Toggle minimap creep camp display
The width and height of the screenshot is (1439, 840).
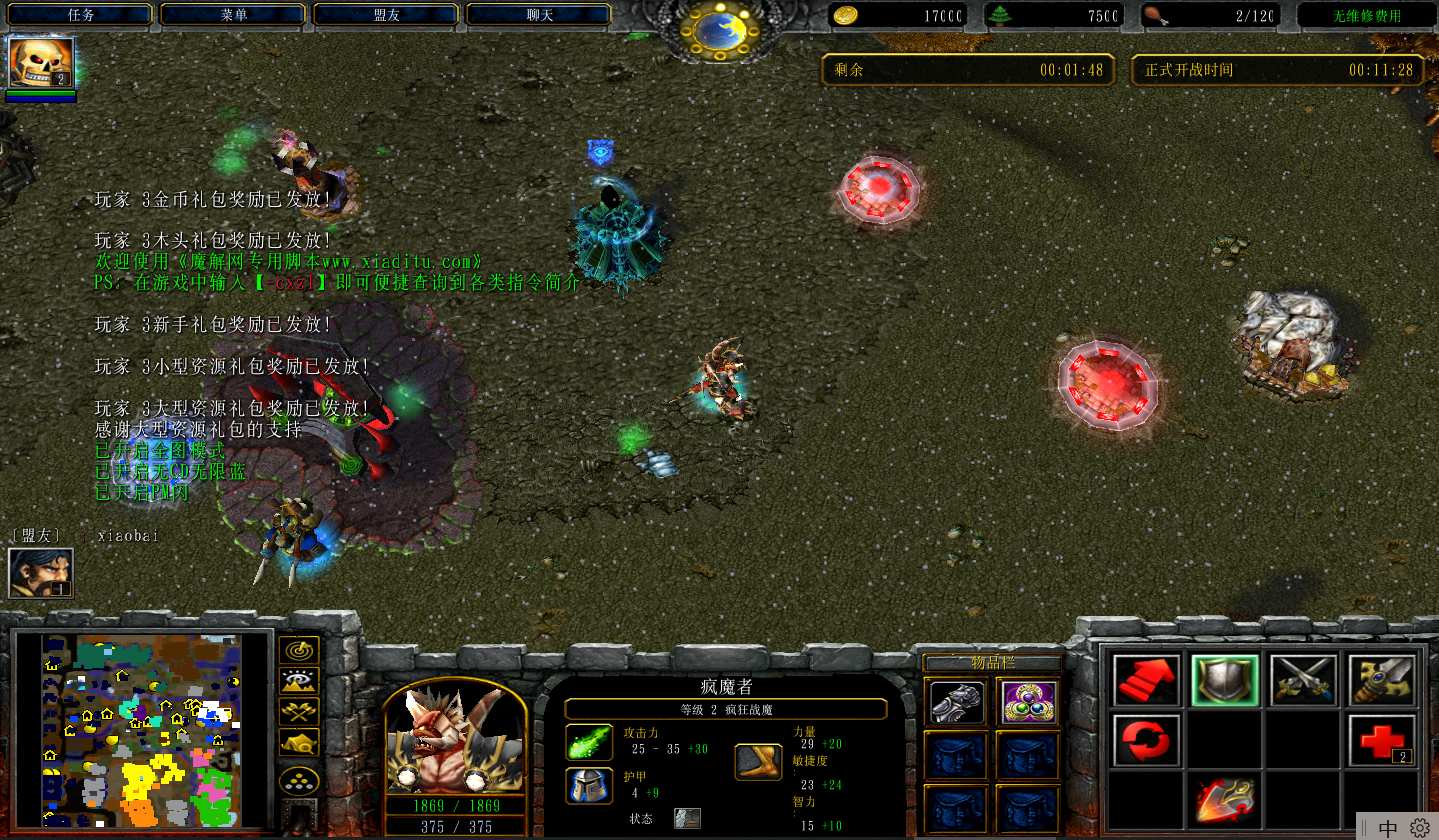coord(299,742)
